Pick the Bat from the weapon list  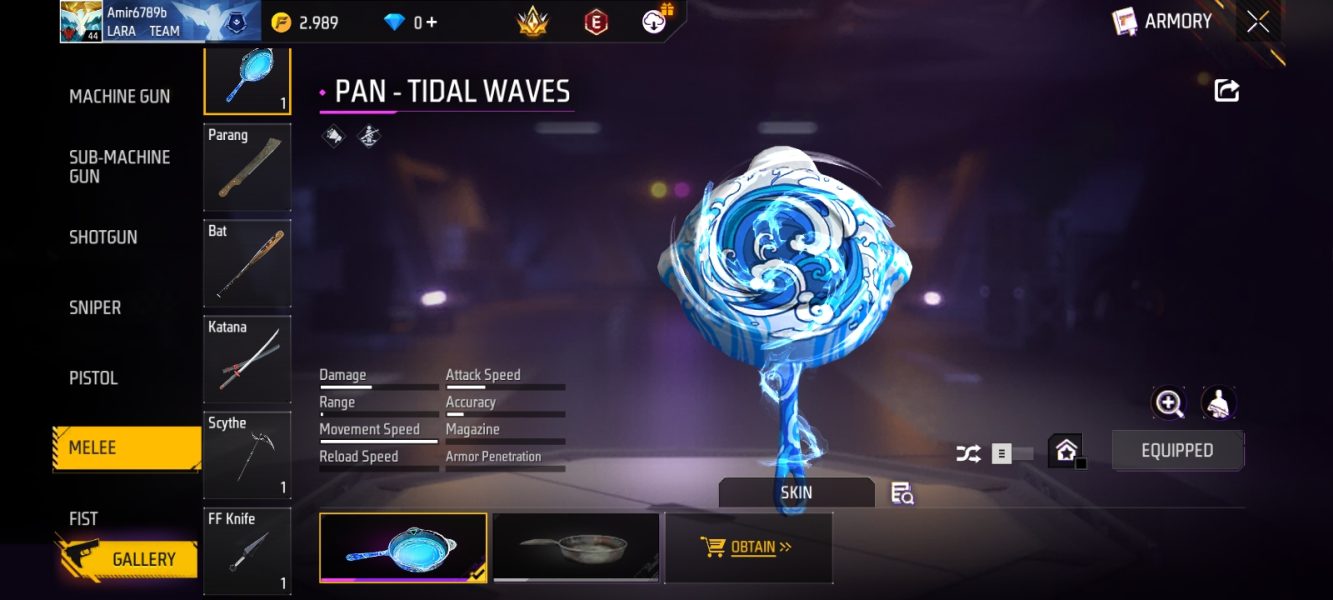point(247,263)
